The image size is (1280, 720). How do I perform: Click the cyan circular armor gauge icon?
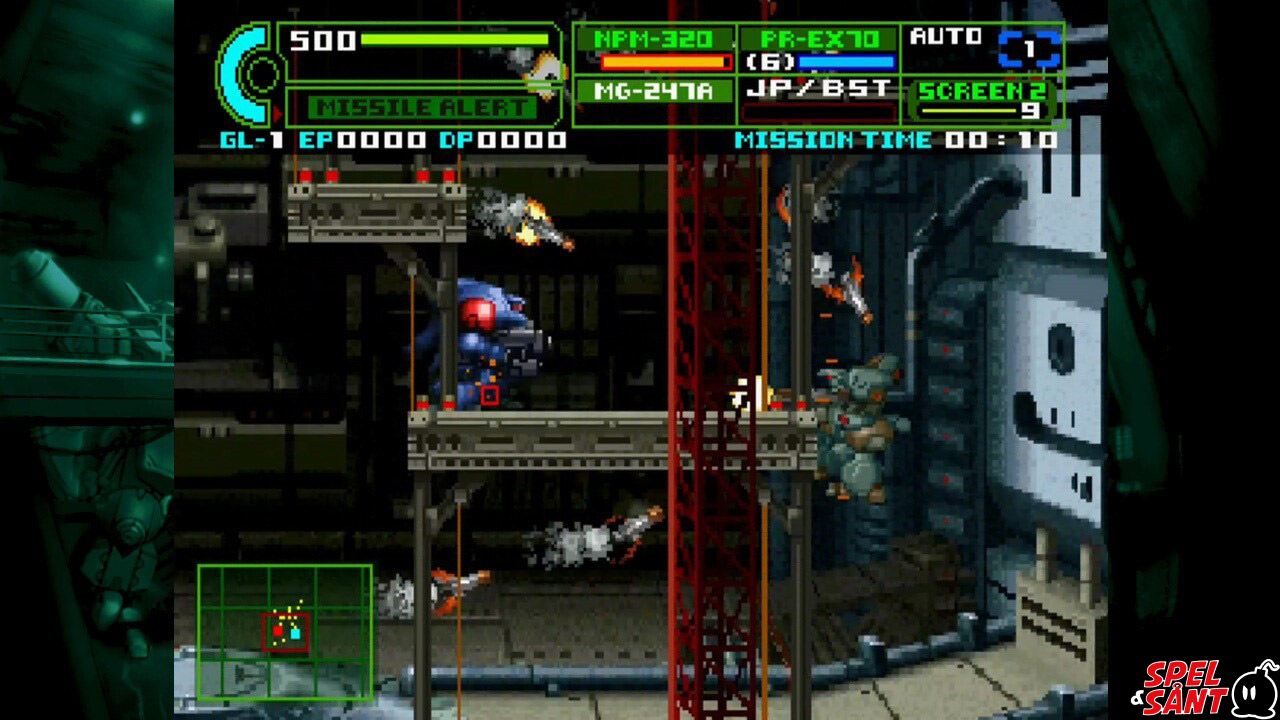(248, 75)
